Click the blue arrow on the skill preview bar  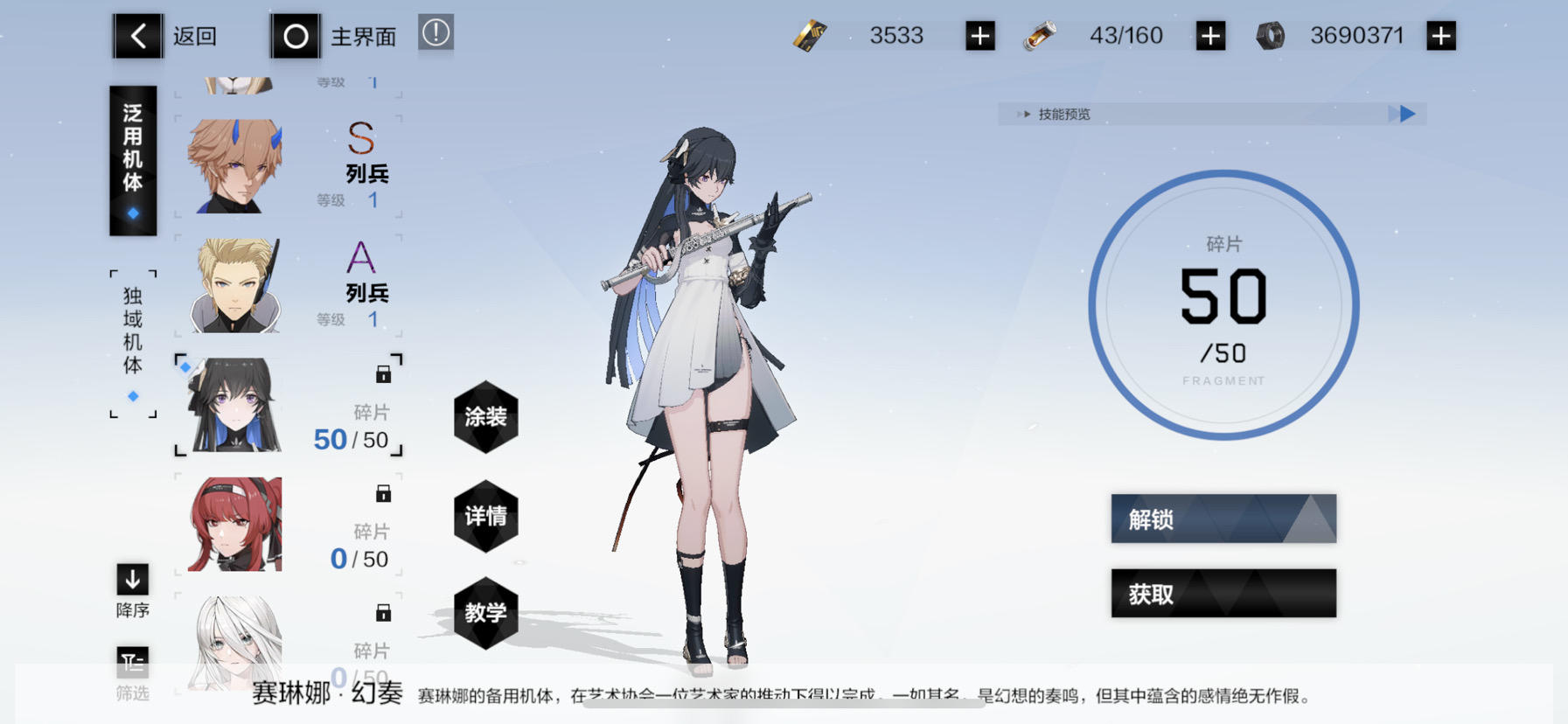point(1405,113)
